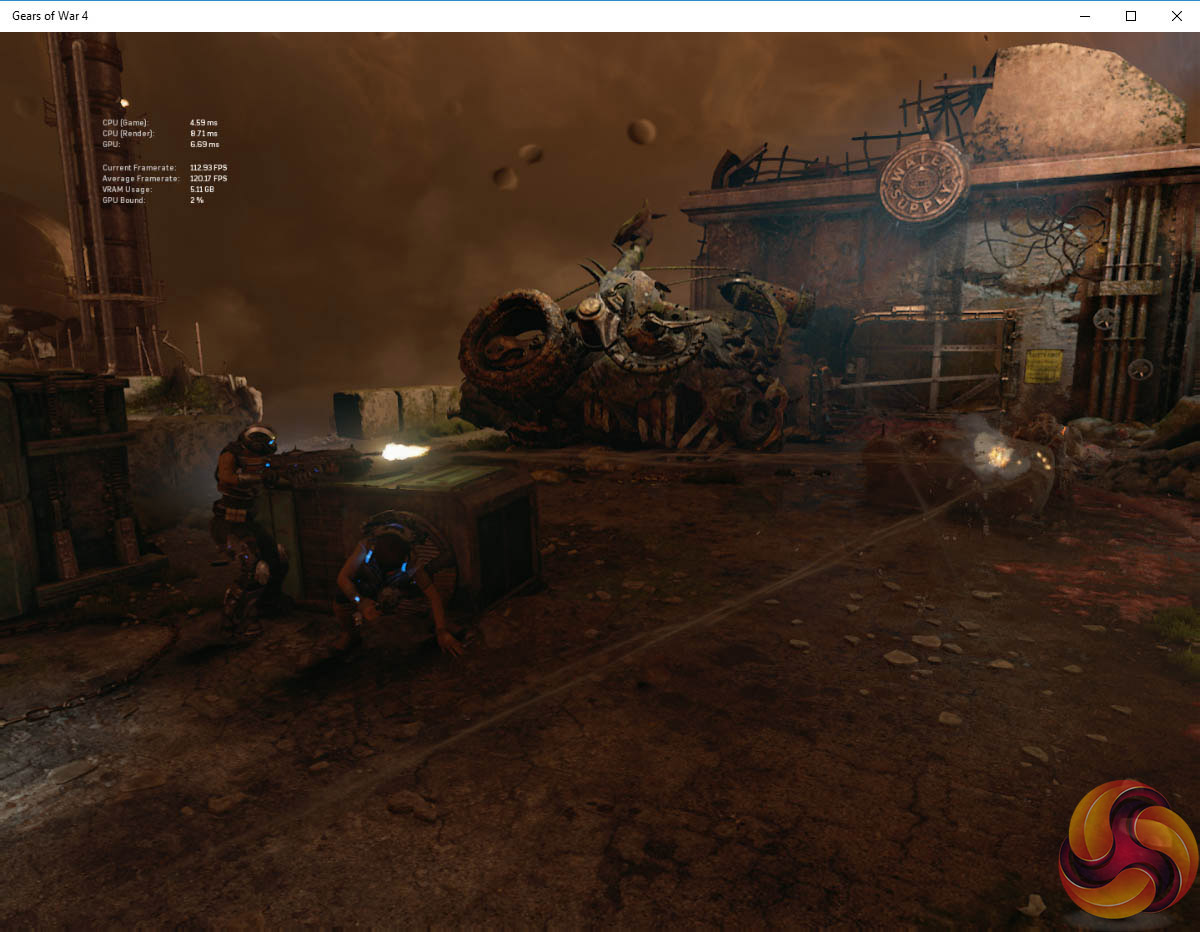Maximize the Gears of War 4 window
This screenshot has height=932, width=1200.
(x=1130, y=16)
